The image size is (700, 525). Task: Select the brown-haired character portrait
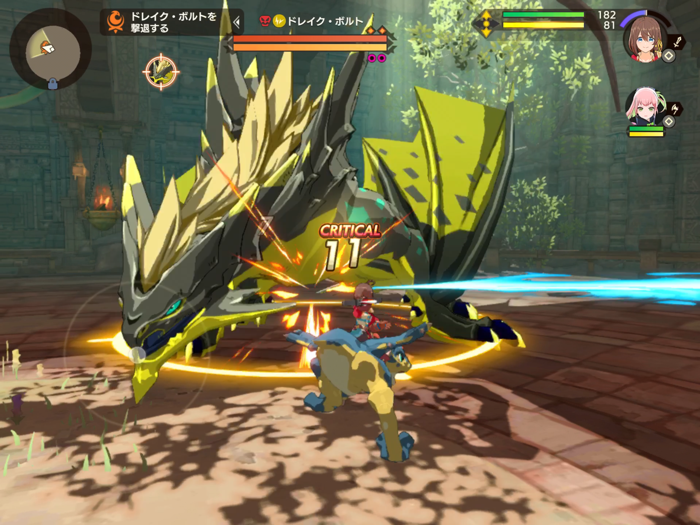(x=644, y=37)
